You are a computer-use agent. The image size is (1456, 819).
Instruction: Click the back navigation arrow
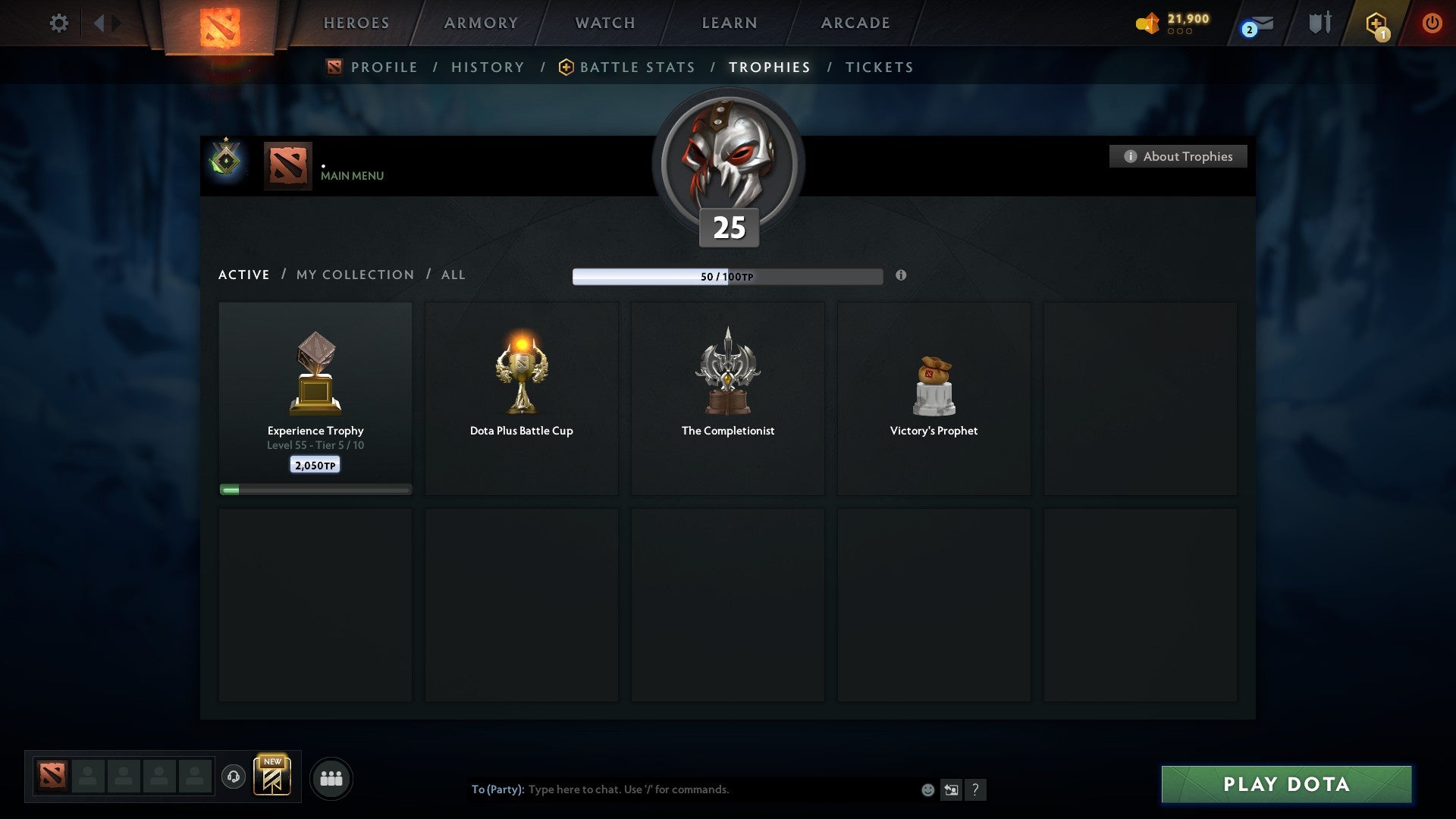point(99,23)
